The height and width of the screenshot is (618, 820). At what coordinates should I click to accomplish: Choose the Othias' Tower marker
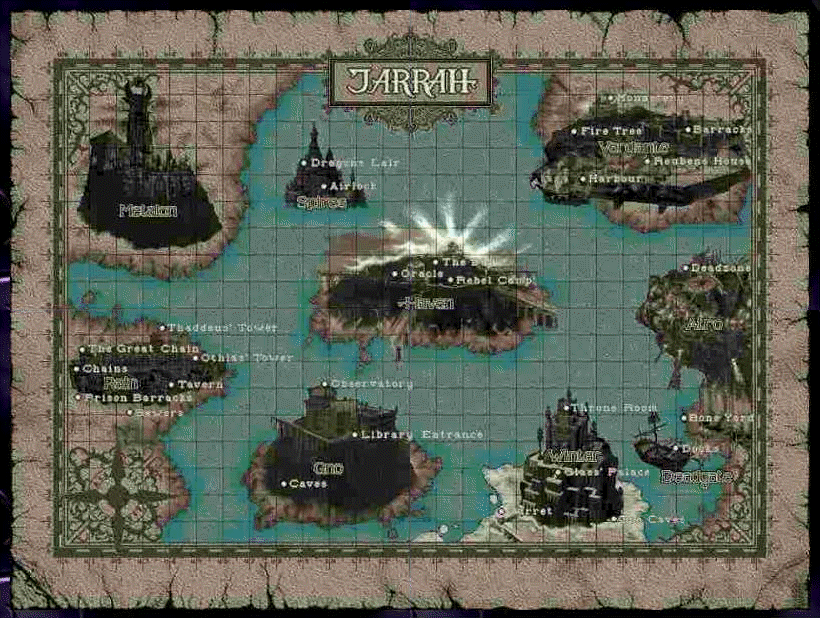195,358
